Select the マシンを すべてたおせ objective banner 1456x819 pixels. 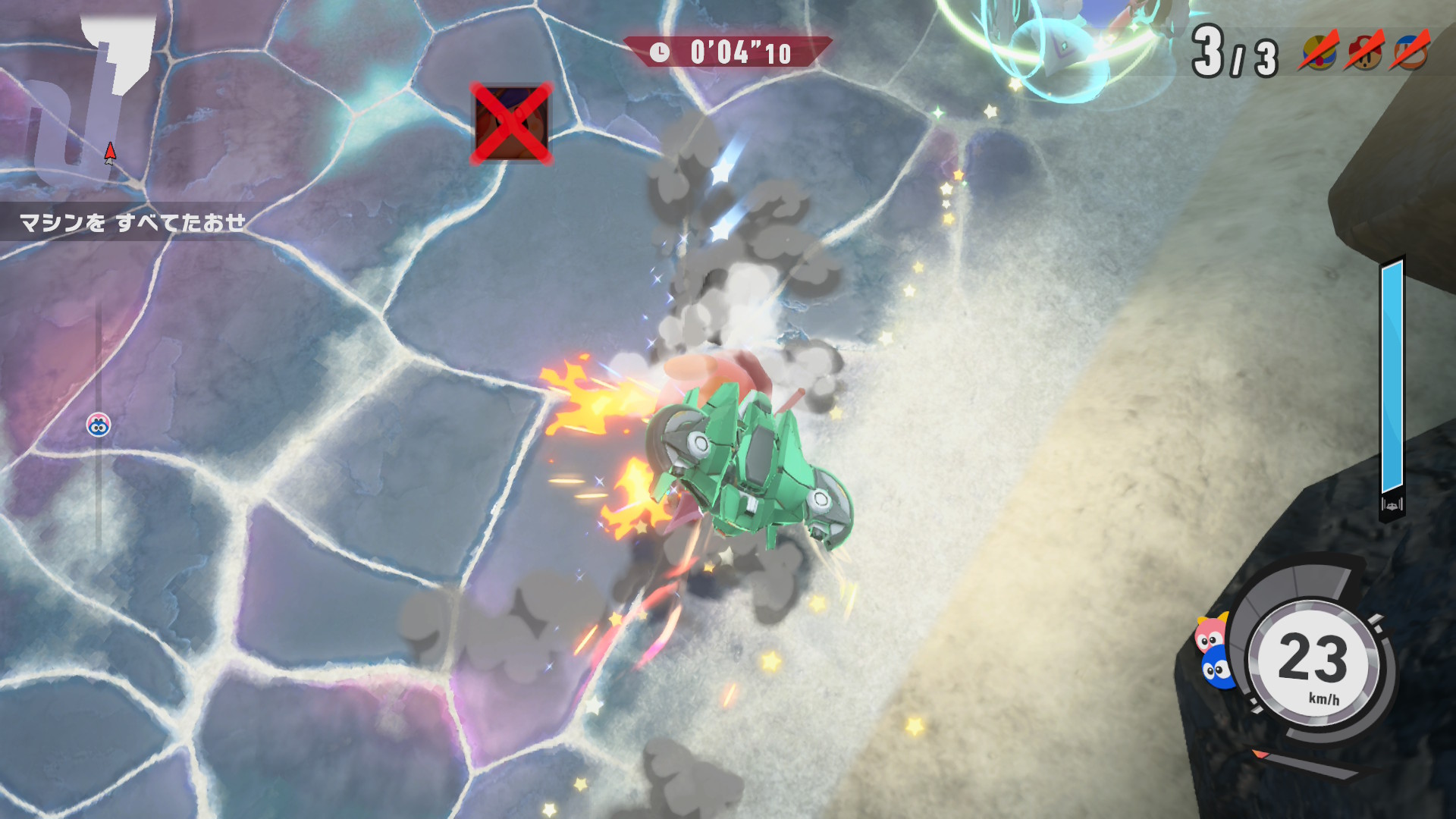[133, 222]
